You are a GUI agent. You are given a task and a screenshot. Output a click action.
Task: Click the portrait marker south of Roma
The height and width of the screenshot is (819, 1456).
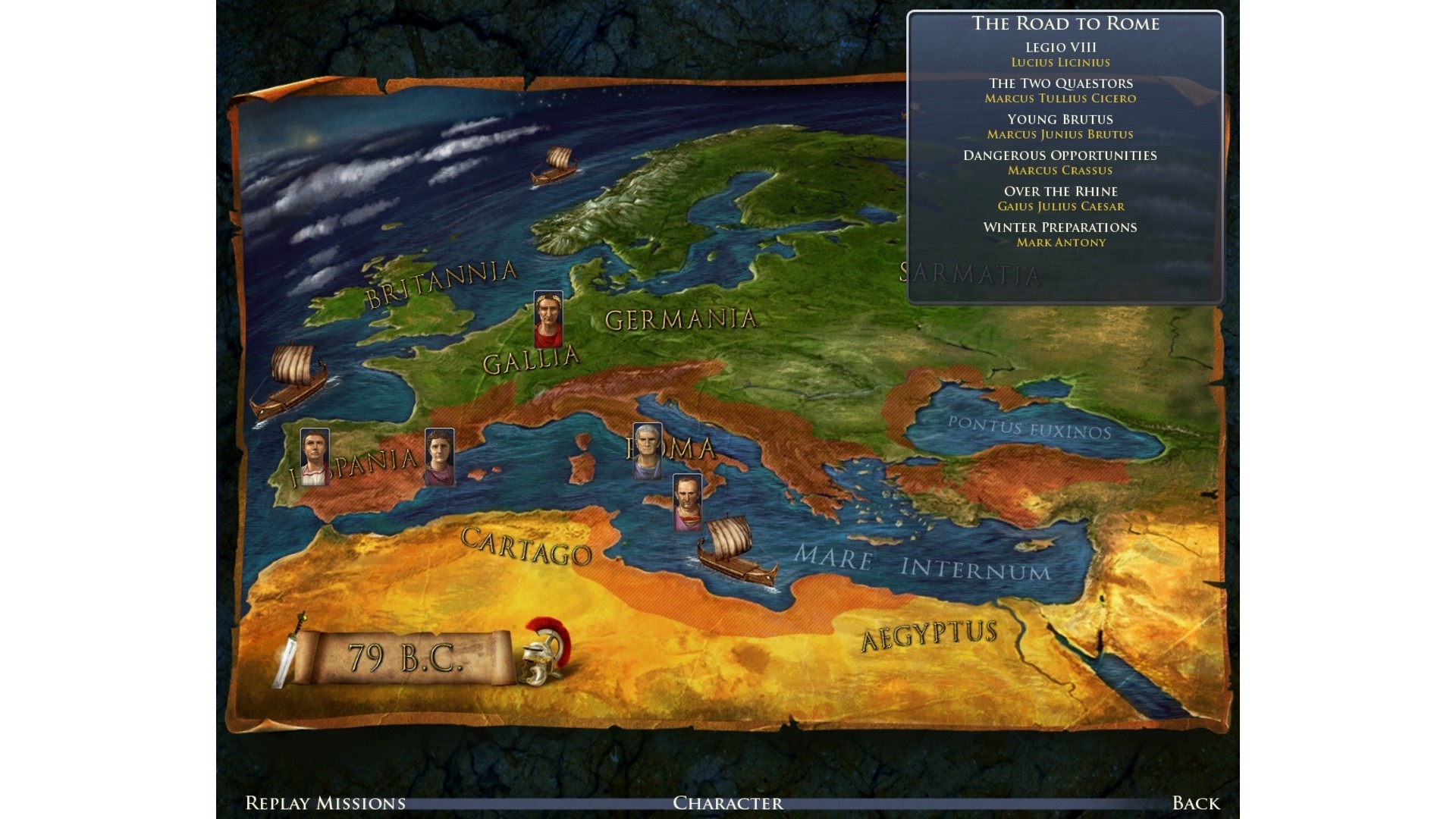pyautogui.click(x=687, y=502)
